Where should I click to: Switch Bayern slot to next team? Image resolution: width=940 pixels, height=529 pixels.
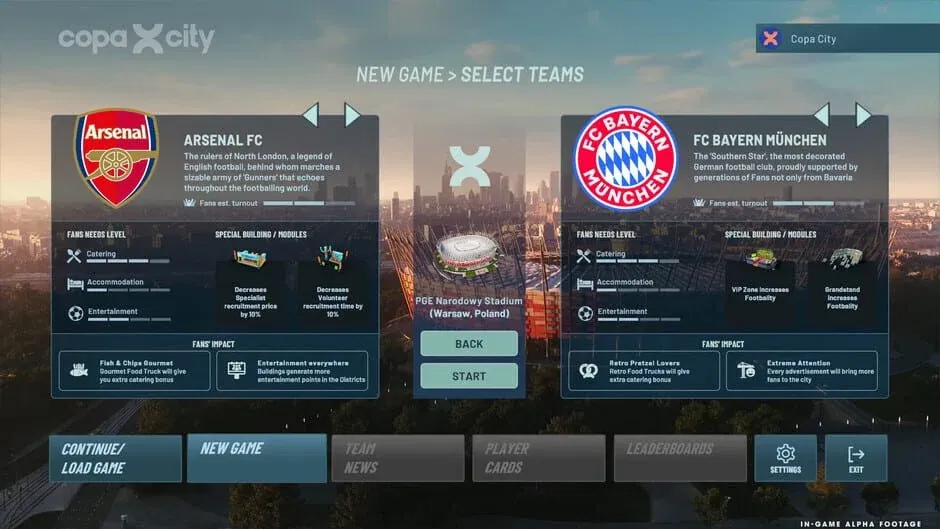pyautogui.click(x=863, y=114)
